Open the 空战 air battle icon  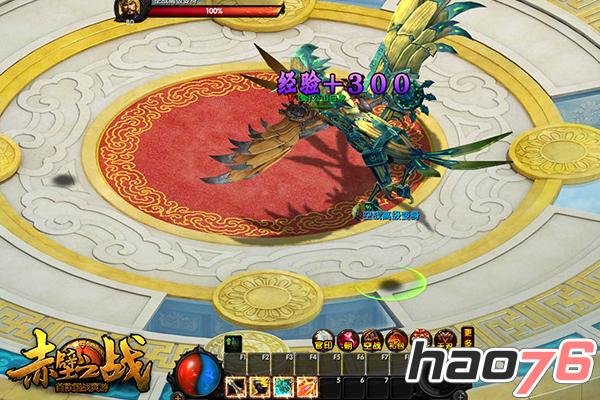(x=373, y=338)
